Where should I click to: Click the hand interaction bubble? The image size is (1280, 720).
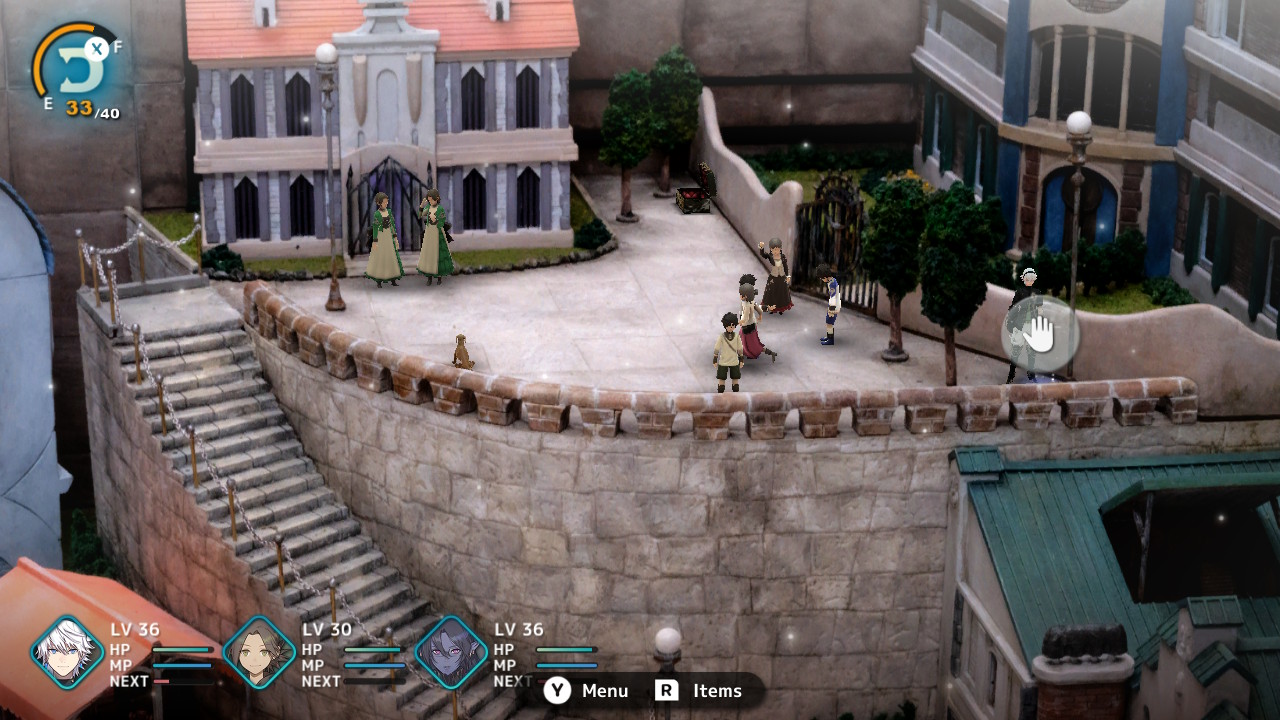(1039, 334)
